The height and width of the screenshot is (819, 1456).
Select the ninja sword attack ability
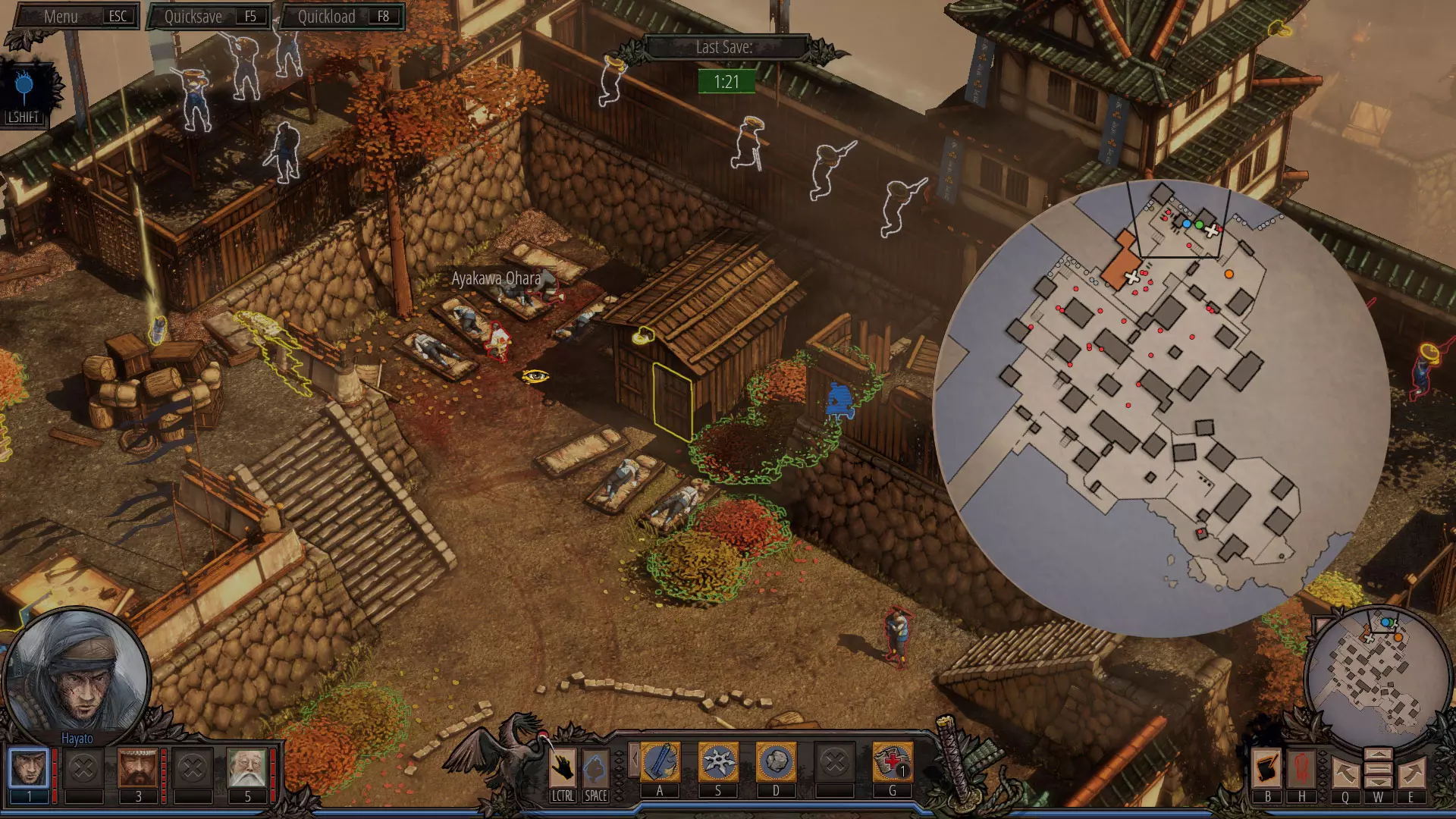(x=660, y=762)
